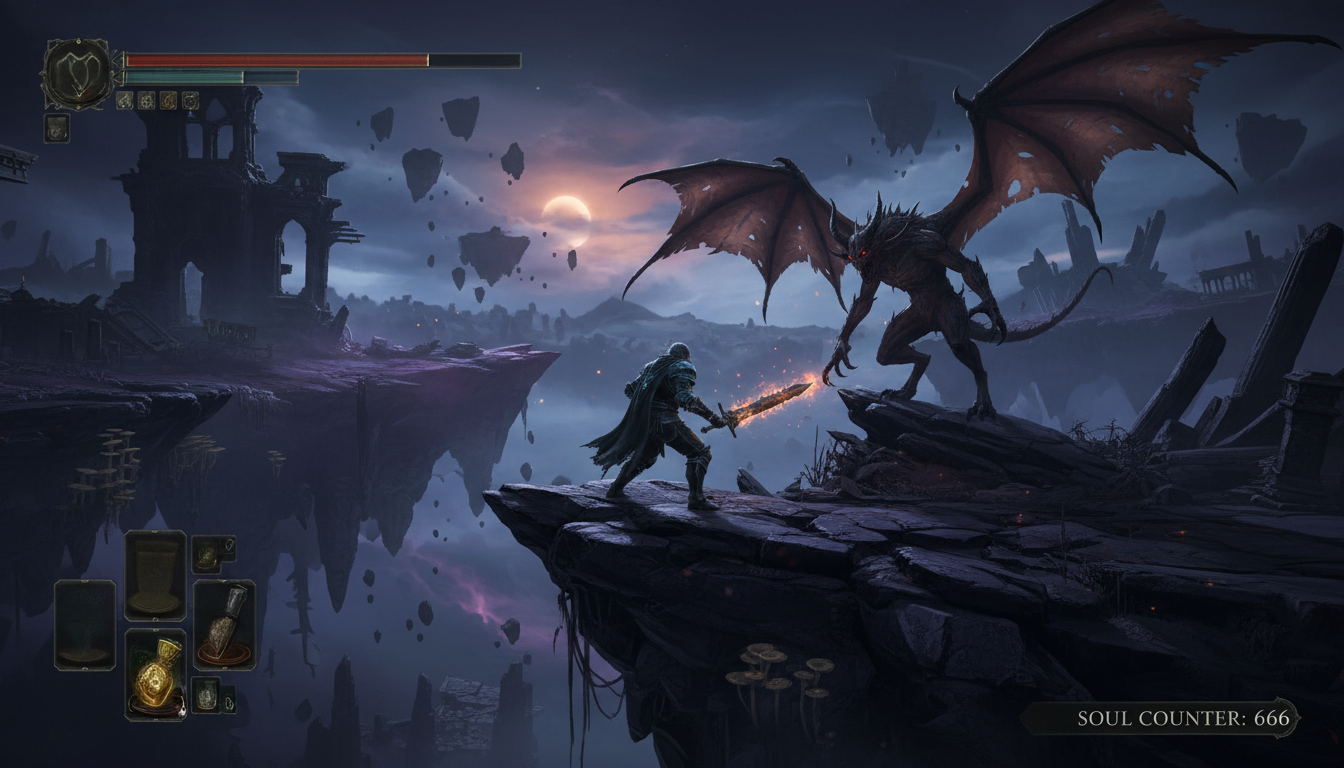The width and height of the screenshot is (1344, 768).
Task: Expand the empty leftmost inventory slot
Action: (84, 624)
